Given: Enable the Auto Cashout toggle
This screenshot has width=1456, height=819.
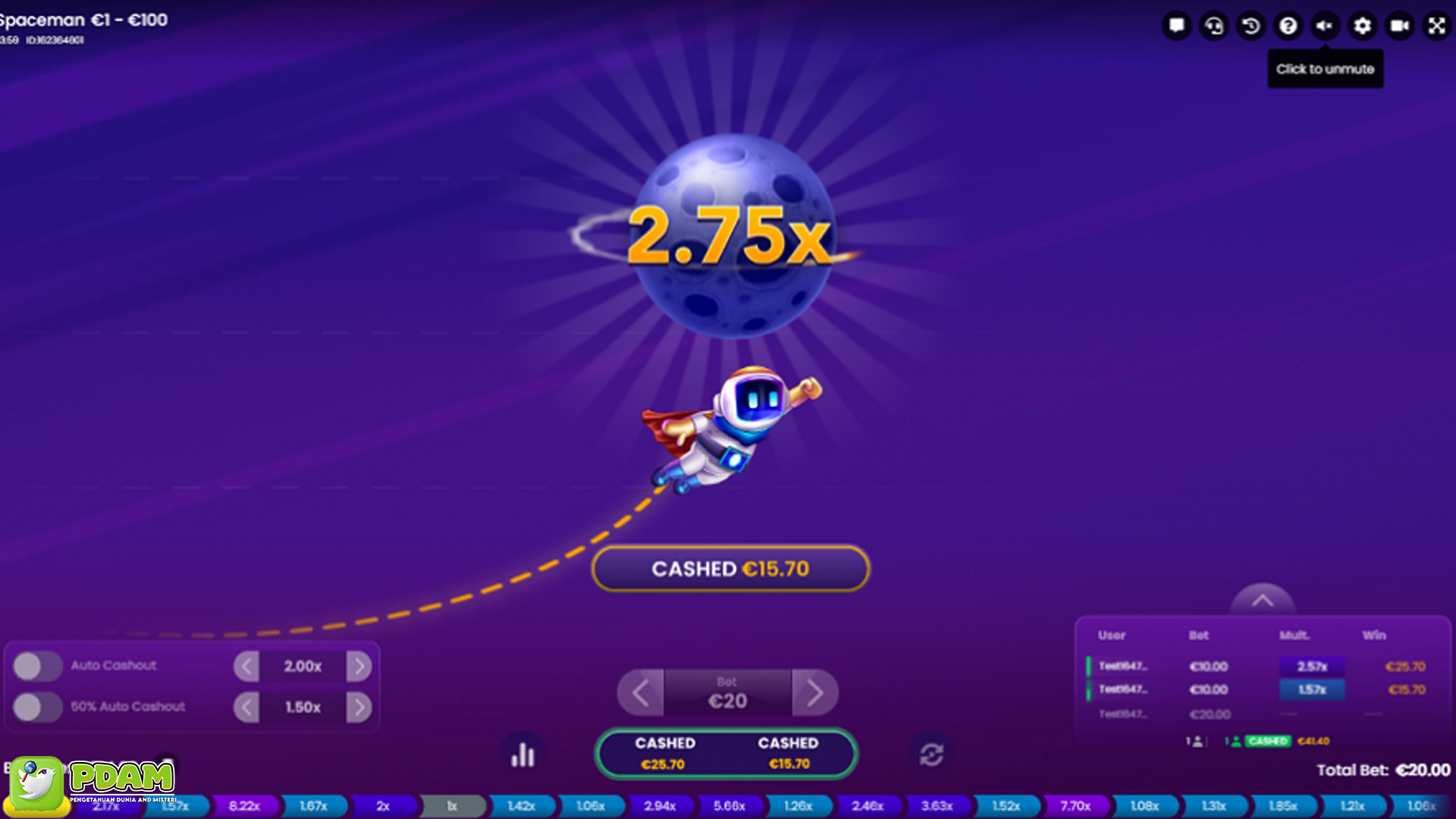Looking at the screenshot, I should (x=39, y=665).
